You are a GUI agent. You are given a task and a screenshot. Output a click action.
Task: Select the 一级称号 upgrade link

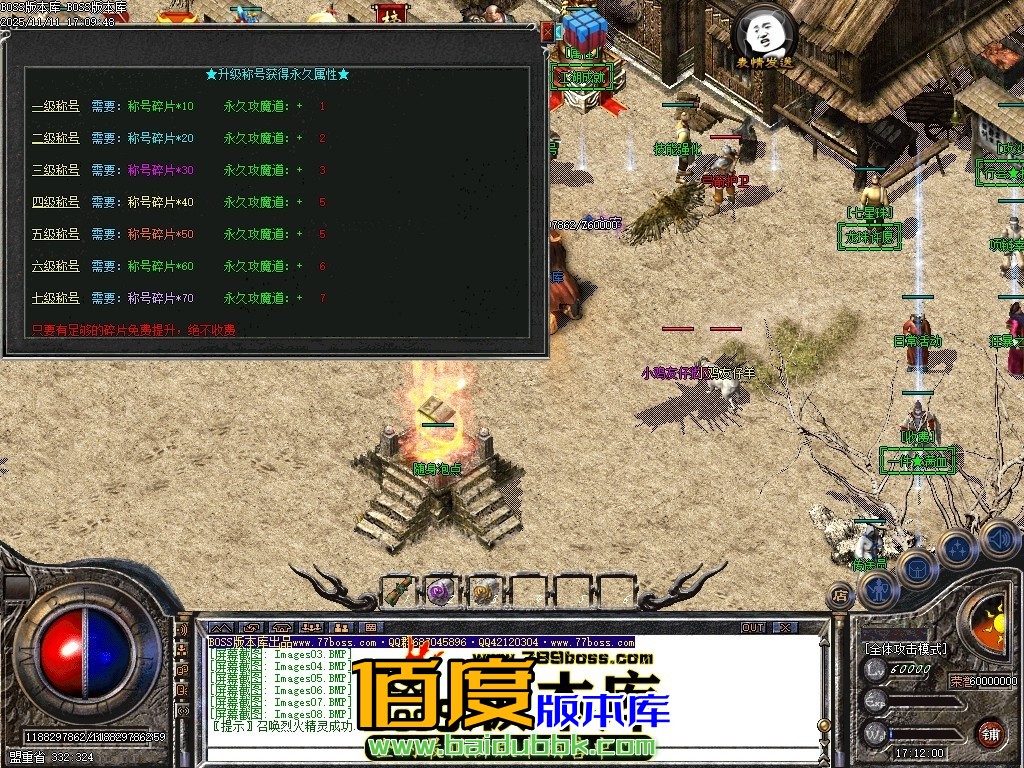(x=56, y=106)
